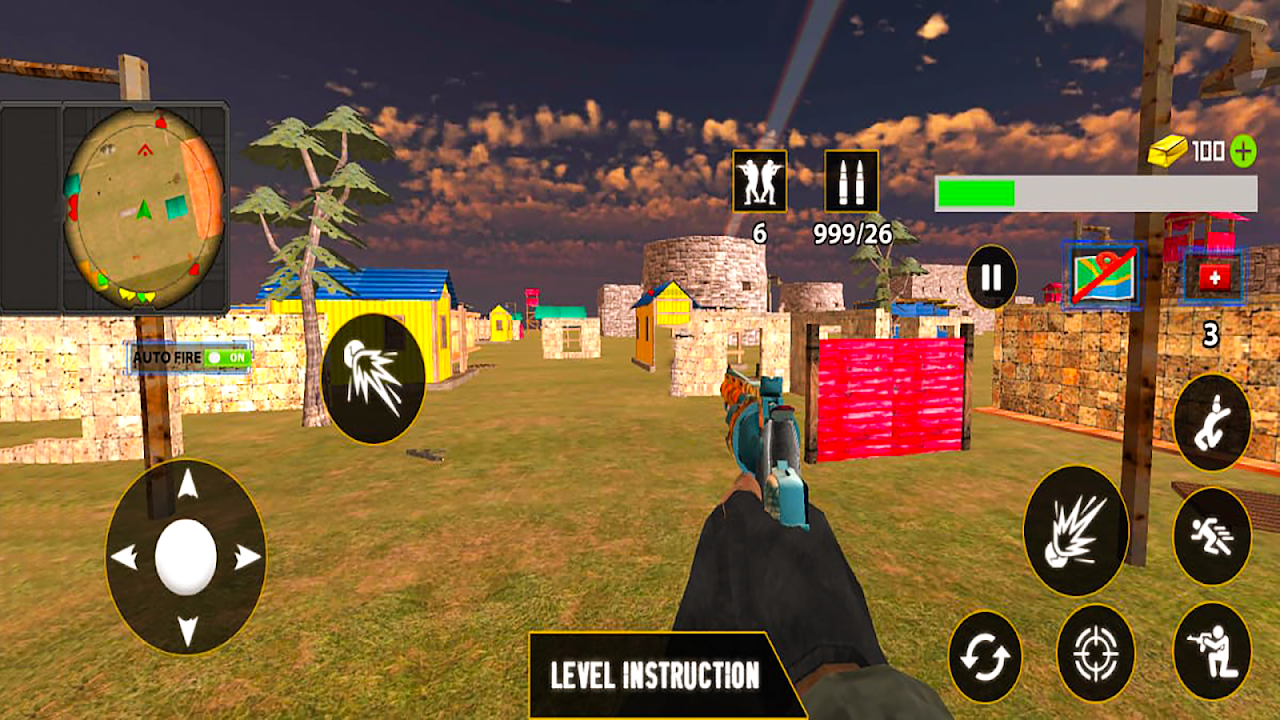Pause the game
Viewport: 1280px width, 720px height.
[x=991, y=277]
